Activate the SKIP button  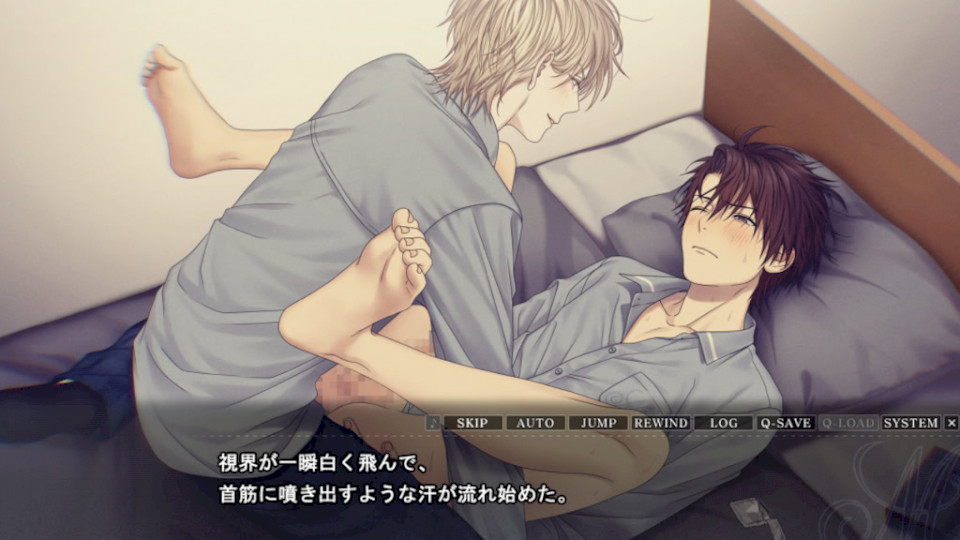pyautogui.click(x=472, y=423)
